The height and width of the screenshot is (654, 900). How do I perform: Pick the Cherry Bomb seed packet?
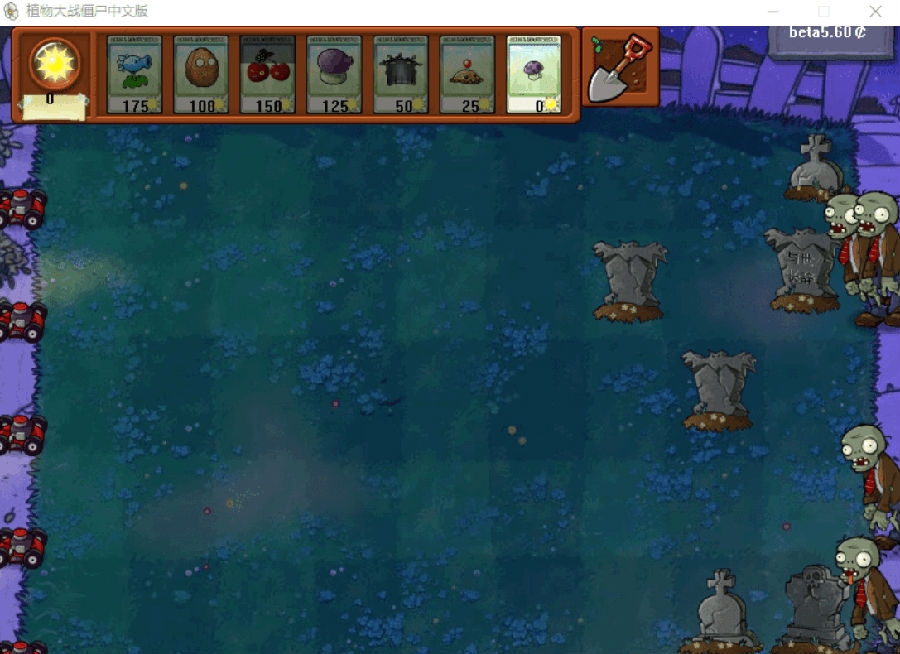tap(267, 74)
